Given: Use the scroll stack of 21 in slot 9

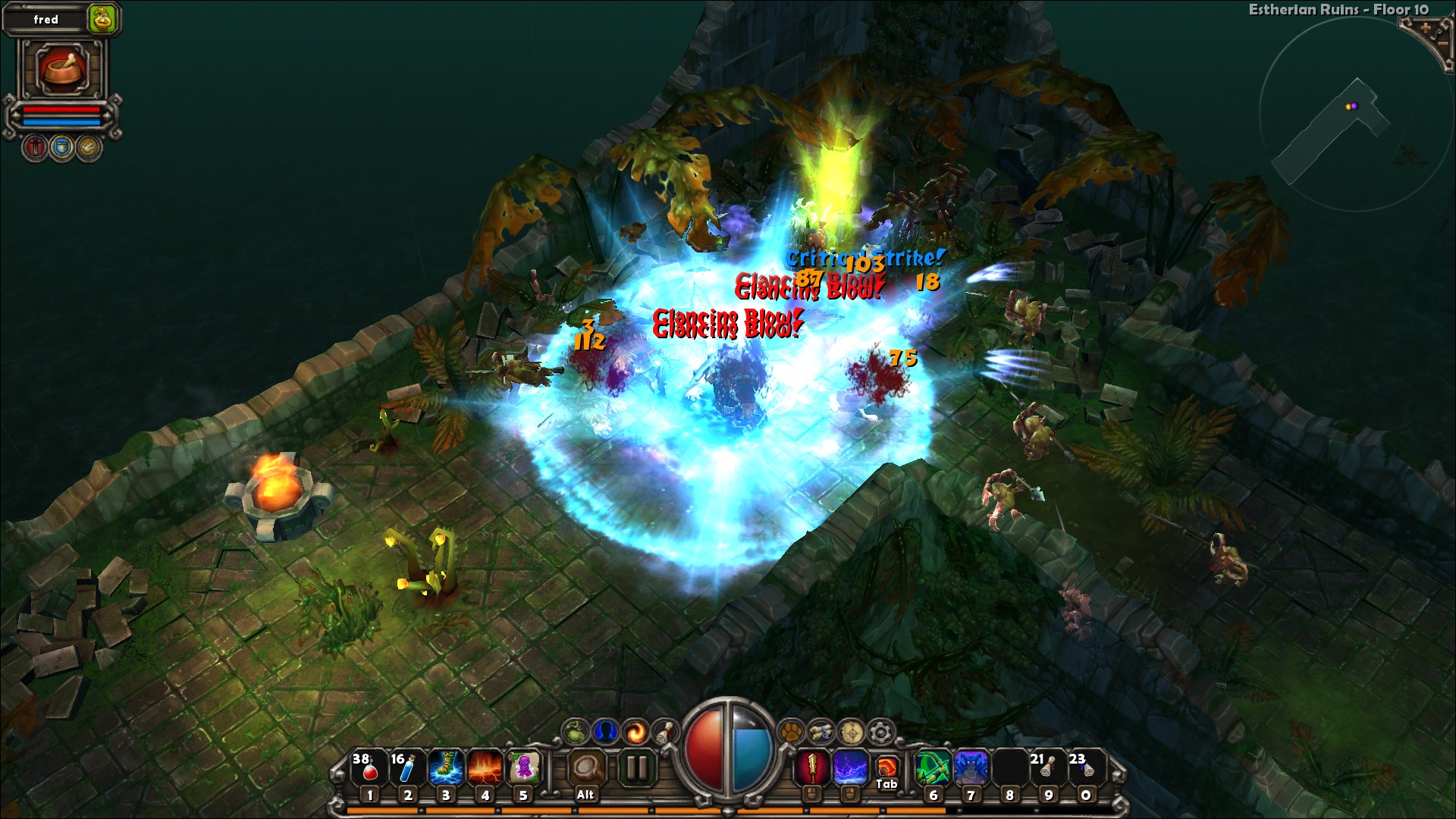Looking at the screenshot, I should click(1047, 767).
